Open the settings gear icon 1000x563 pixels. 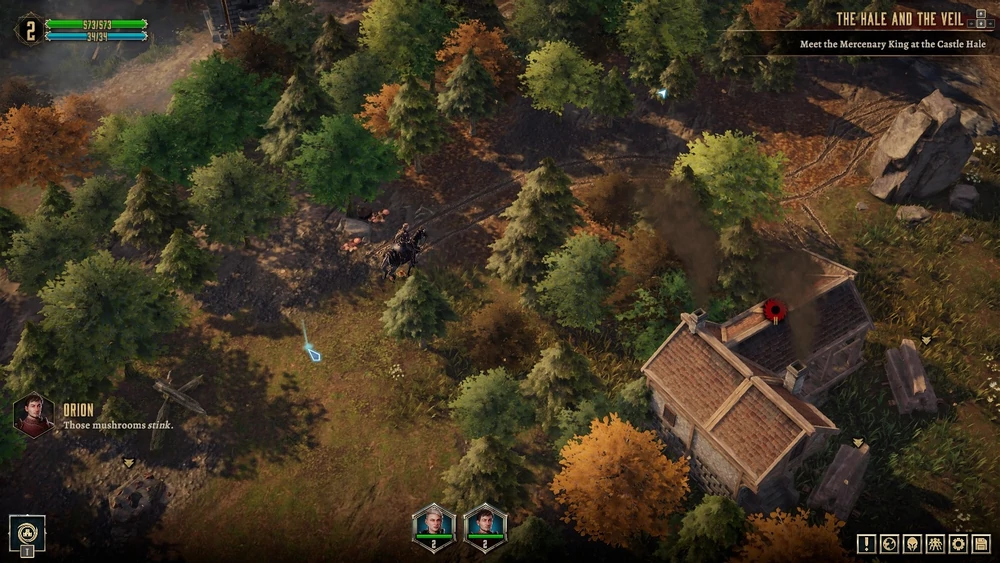(x=958, y=544)
